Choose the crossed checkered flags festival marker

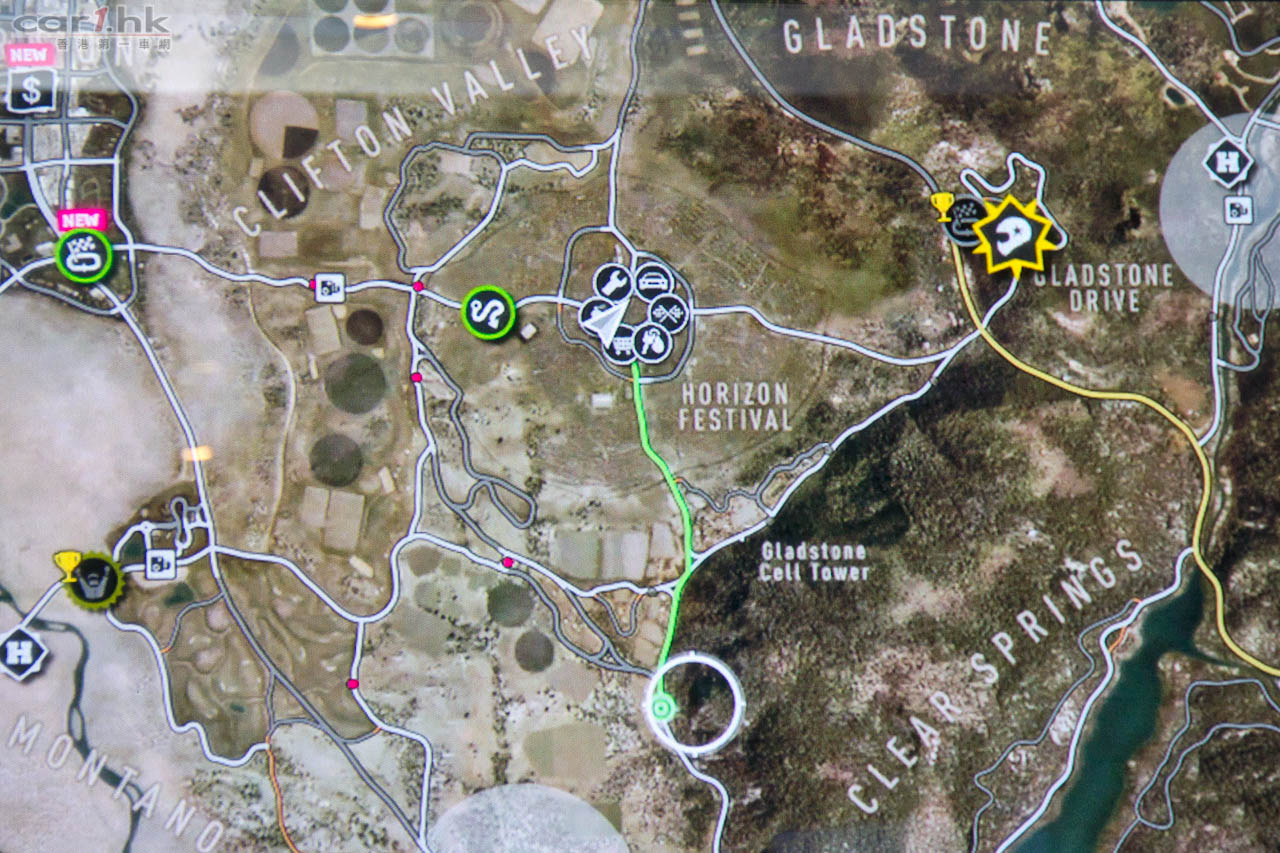tap(670, 313)
